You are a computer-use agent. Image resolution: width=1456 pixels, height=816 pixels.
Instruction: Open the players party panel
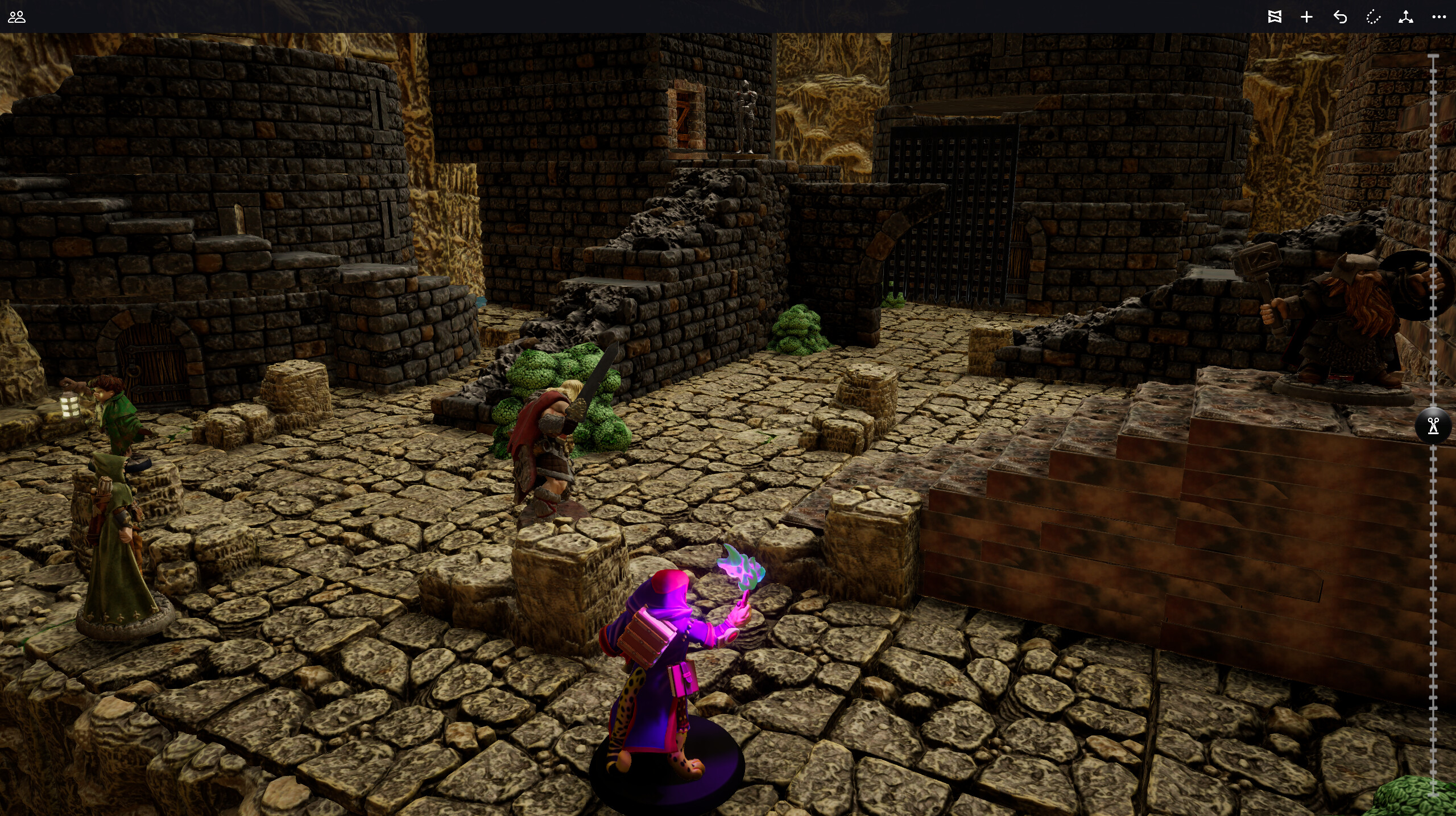18,17
